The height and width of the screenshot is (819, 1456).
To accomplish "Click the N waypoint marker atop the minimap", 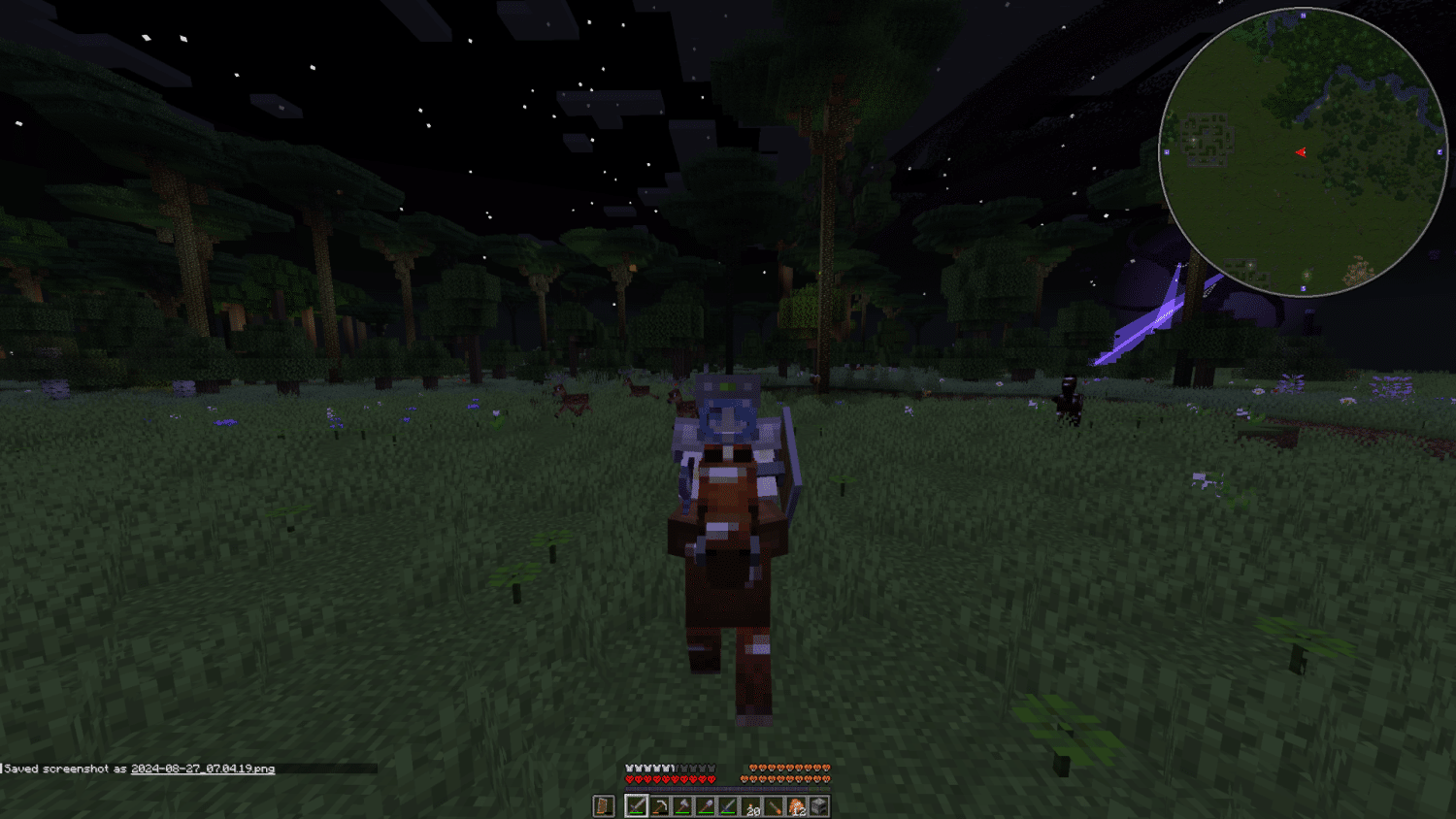I will pyautogui.click(x=1303, y=15).
